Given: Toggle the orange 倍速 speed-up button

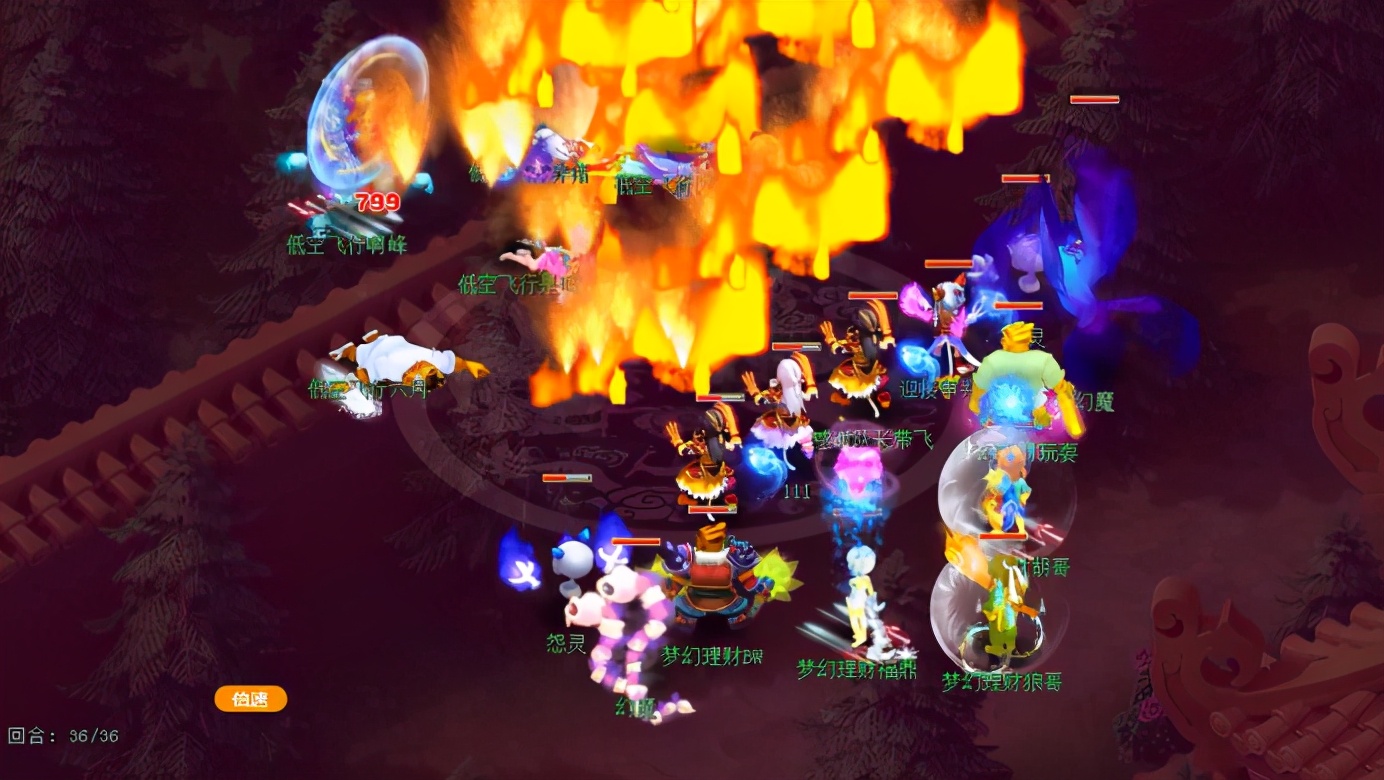Looking at the screenshot, I should [x=251, y=699].
